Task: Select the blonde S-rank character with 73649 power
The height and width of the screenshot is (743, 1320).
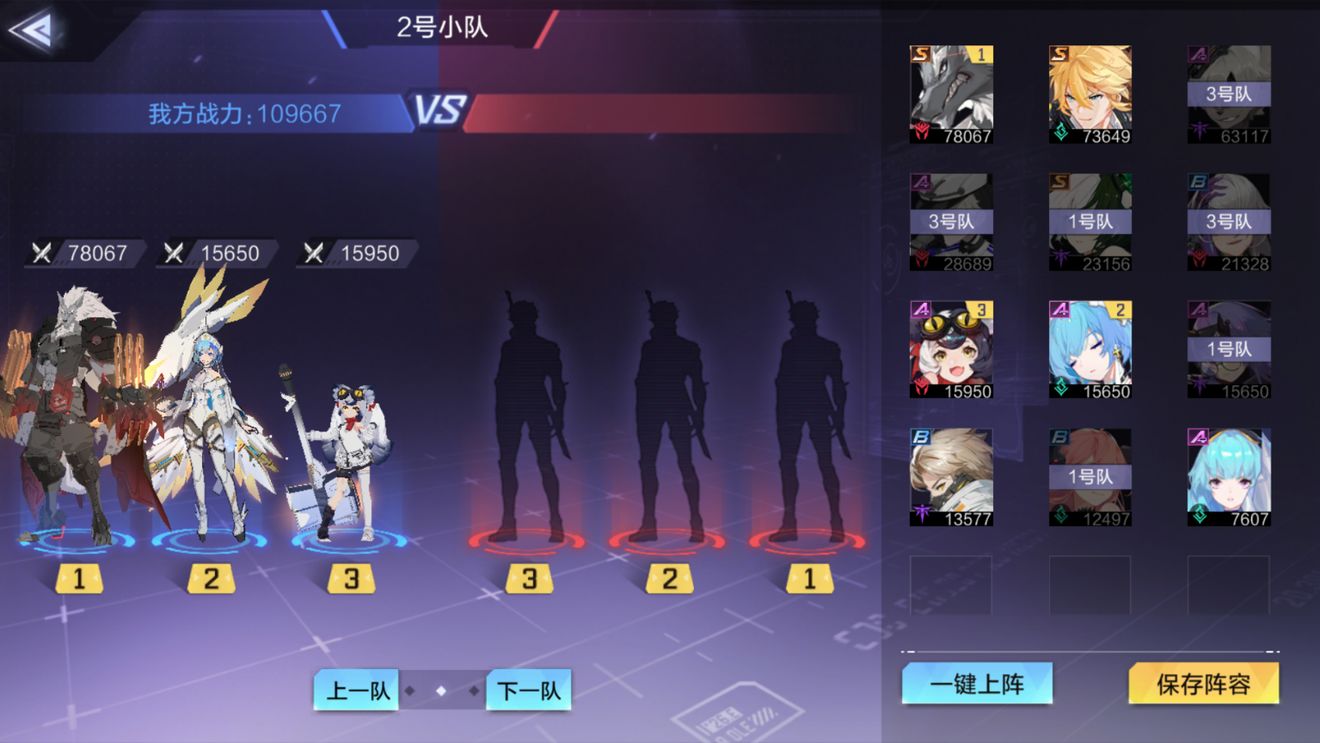Action: pyautogui.click(x=1089, y=95)
